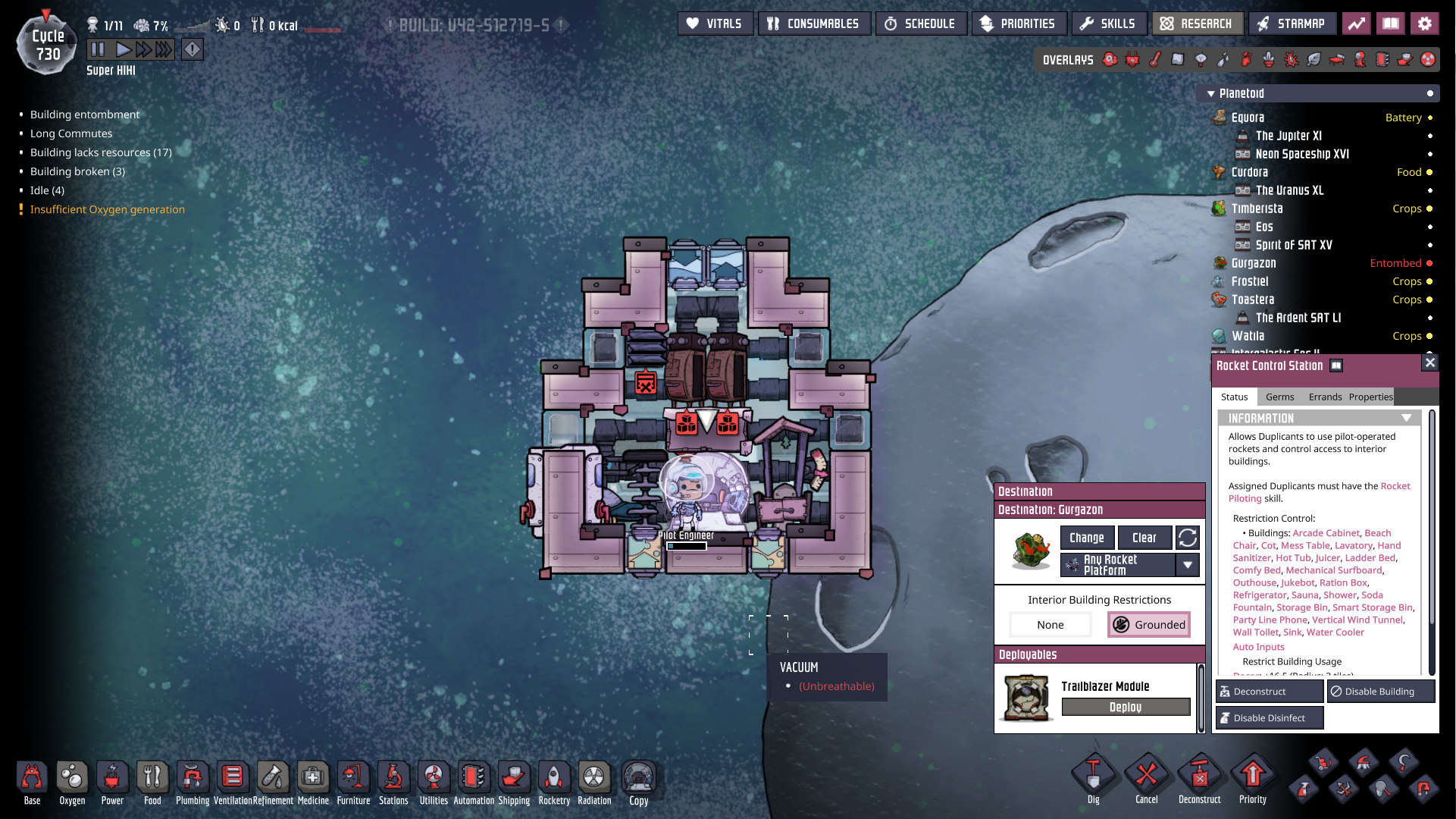1456x819 pixels.
Task: Choose the Grounded restriction option
Action: (1149, 625)
